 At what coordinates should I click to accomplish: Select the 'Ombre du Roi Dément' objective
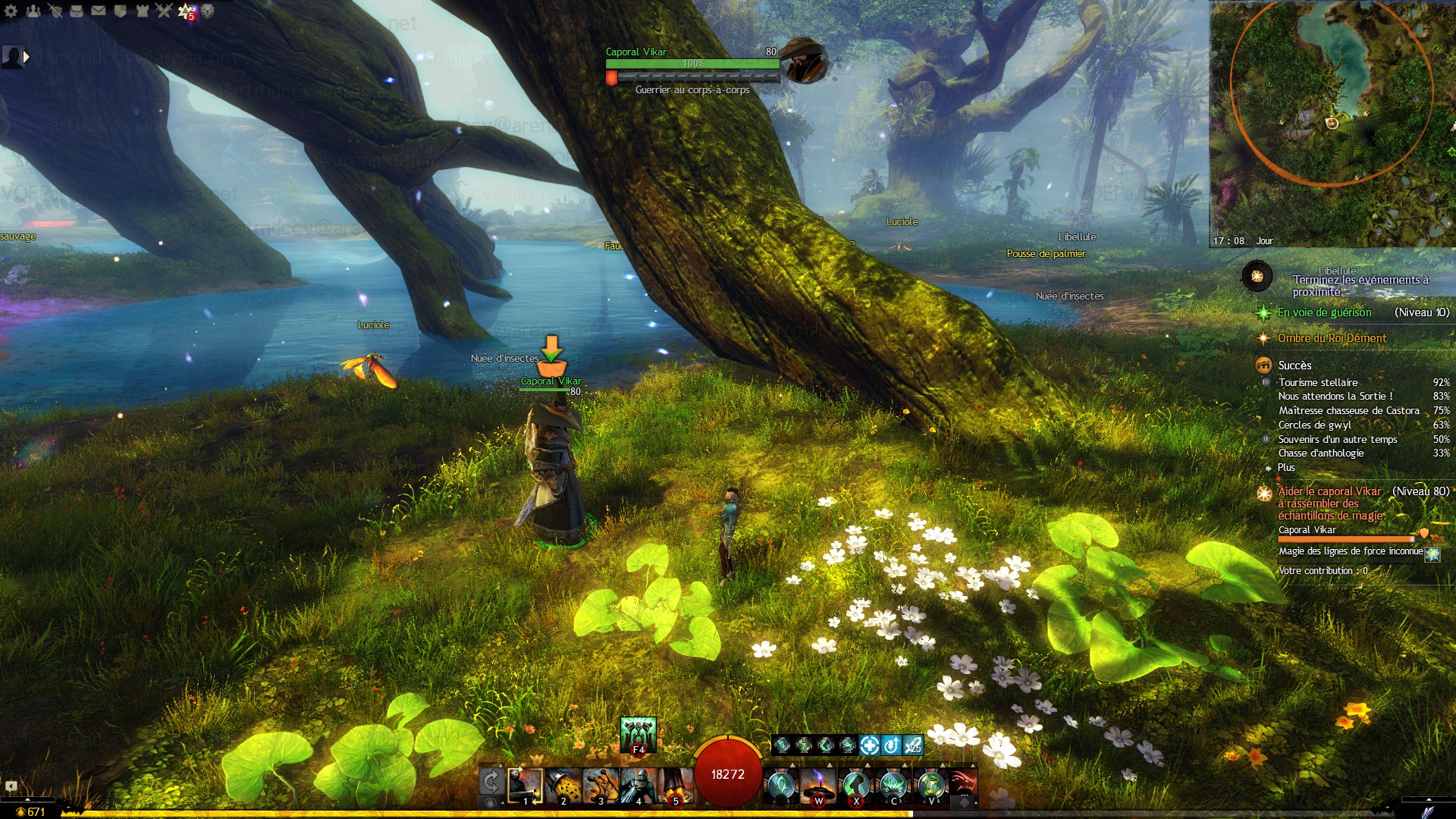click(1332, 338)
